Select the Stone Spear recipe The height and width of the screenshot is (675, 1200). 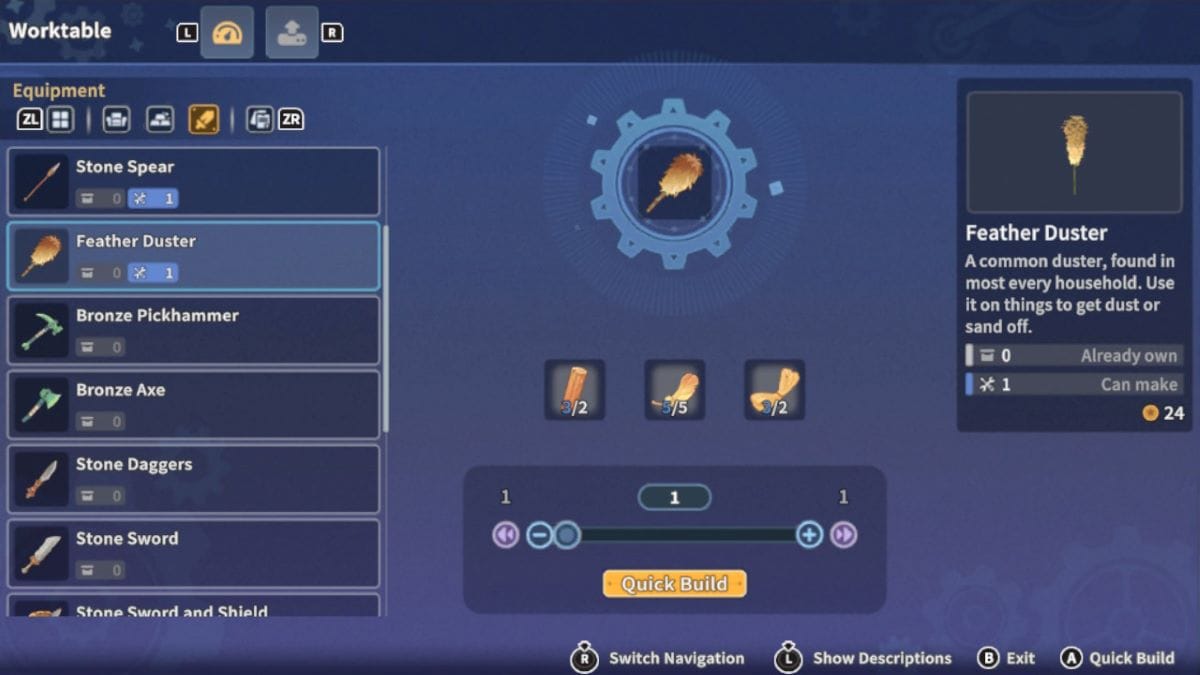pos(194,182)
